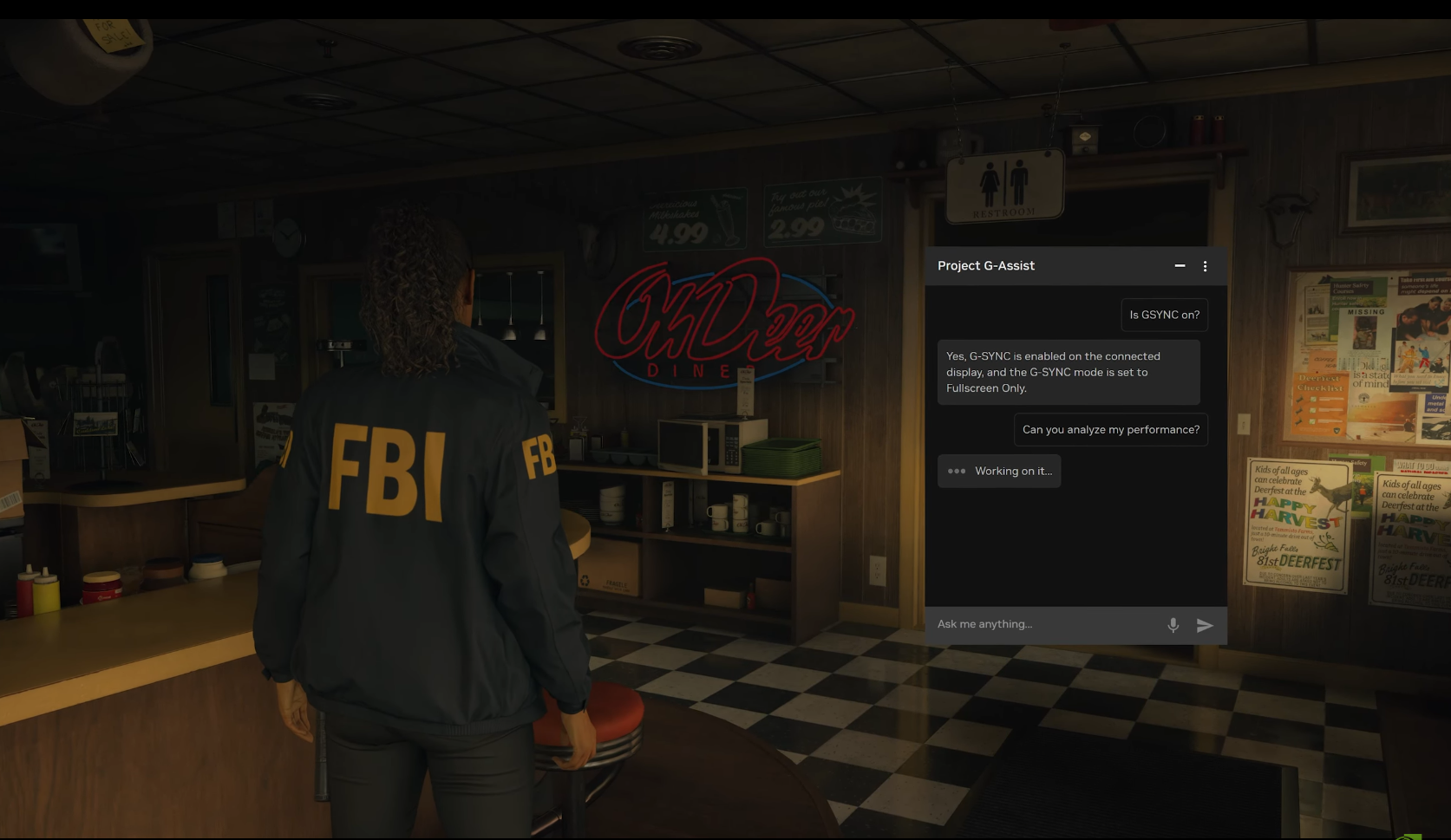
Task: Minimize the Project G-Assist panel
Action: [x=1180, y=266]
